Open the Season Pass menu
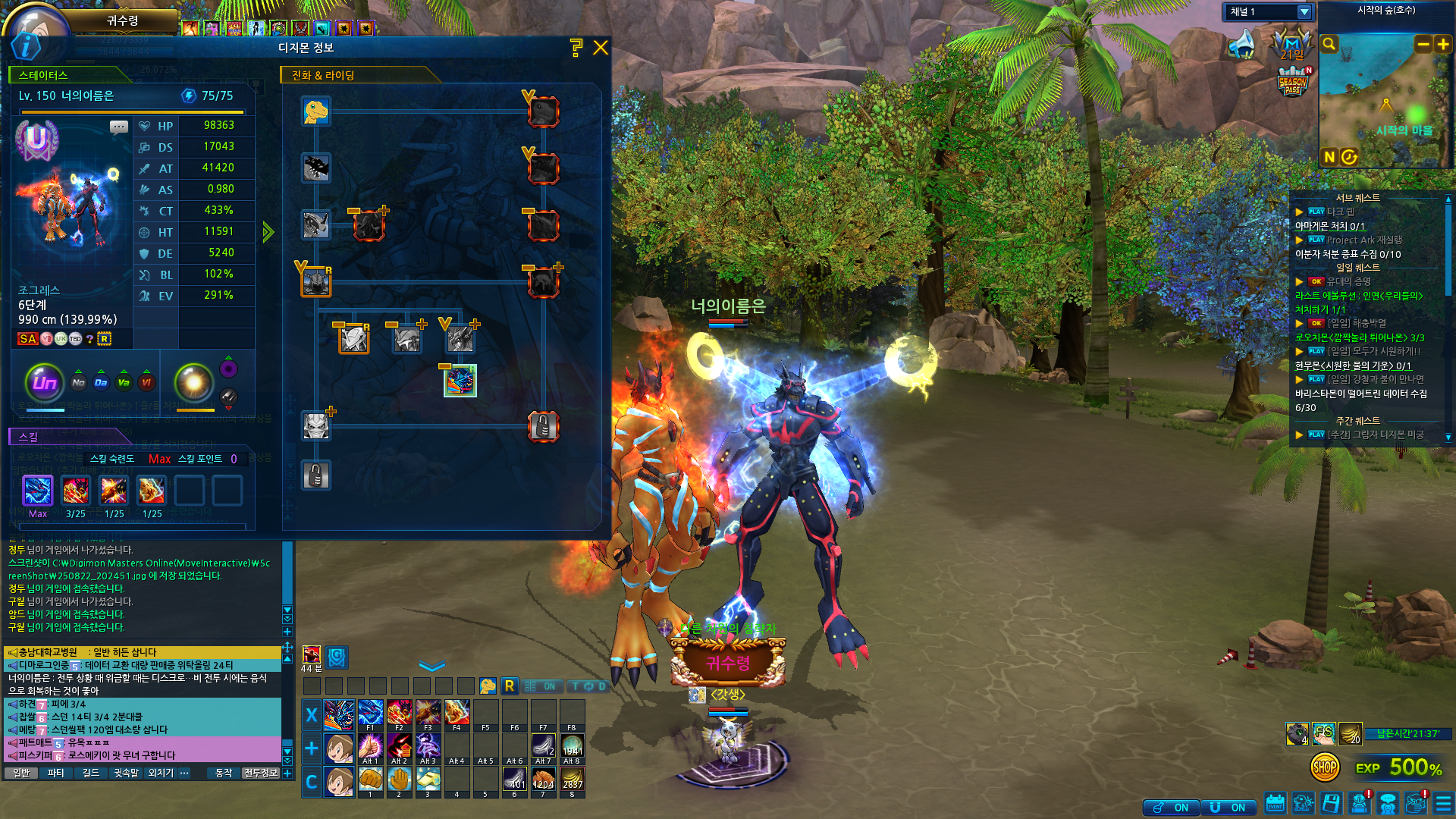The width and height of the screenshot is (1456, 819). (1293, 82)
